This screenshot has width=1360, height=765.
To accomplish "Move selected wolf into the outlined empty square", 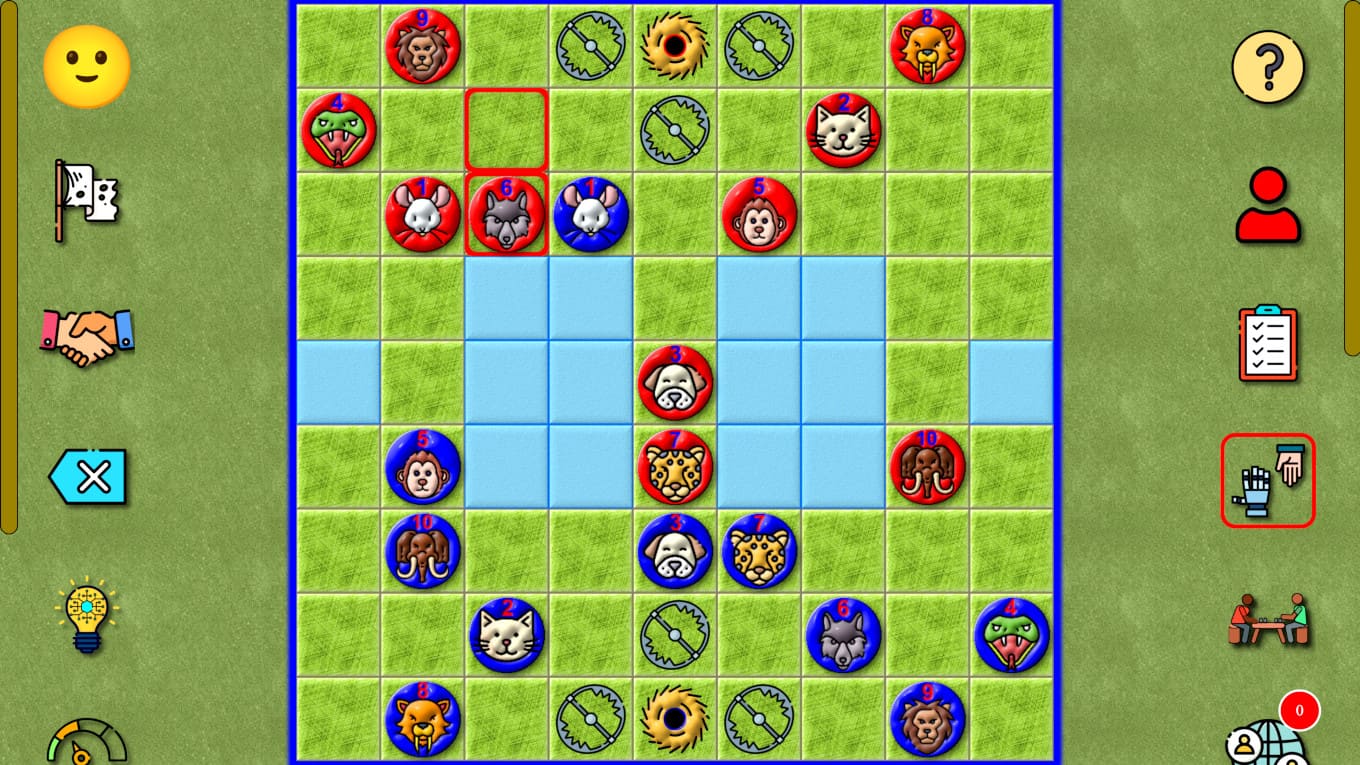I will (506, 128).
